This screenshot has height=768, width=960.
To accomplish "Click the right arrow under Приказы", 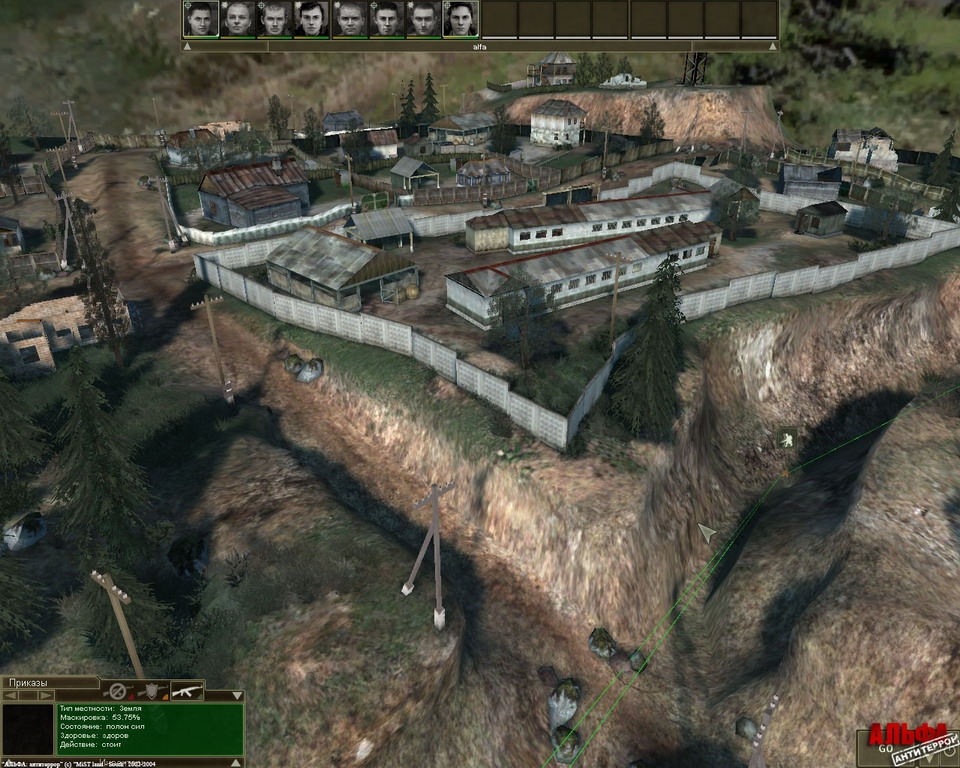I will 45,694.
